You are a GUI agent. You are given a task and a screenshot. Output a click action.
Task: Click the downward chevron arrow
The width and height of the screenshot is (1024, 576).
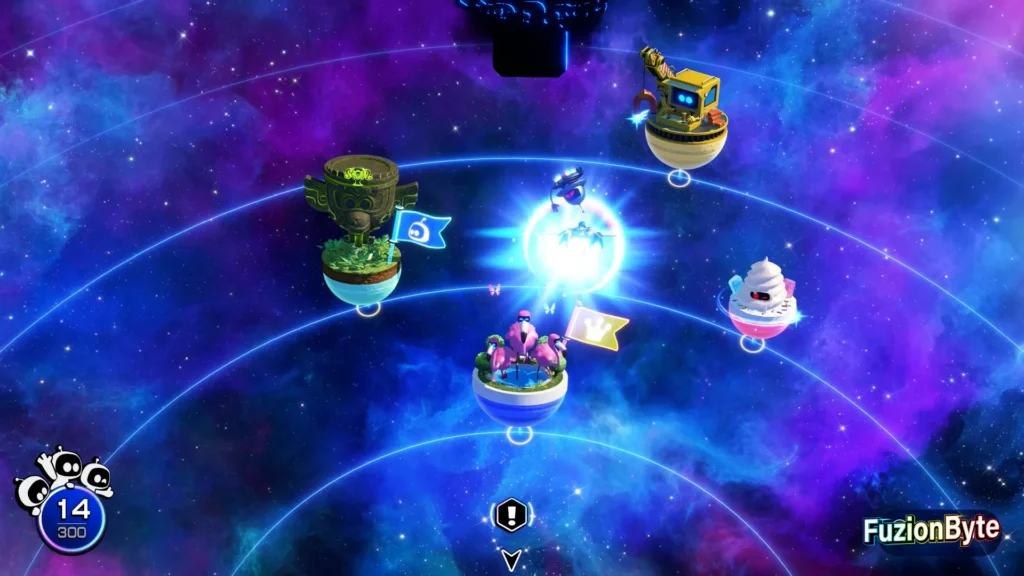coord(511,559)
